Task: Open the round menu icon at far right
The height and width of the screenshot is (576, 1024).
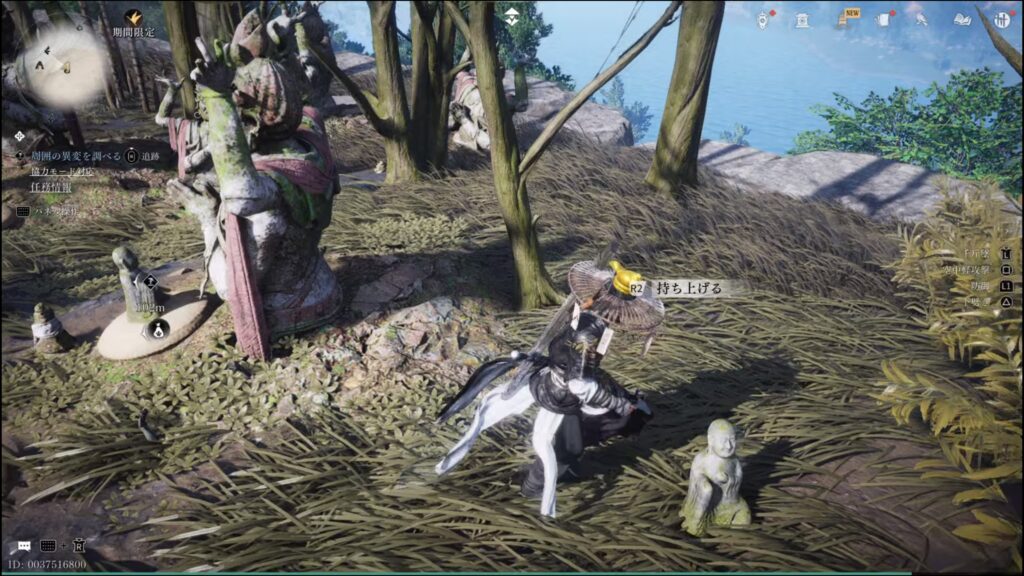Action: tap(1002, 19)
